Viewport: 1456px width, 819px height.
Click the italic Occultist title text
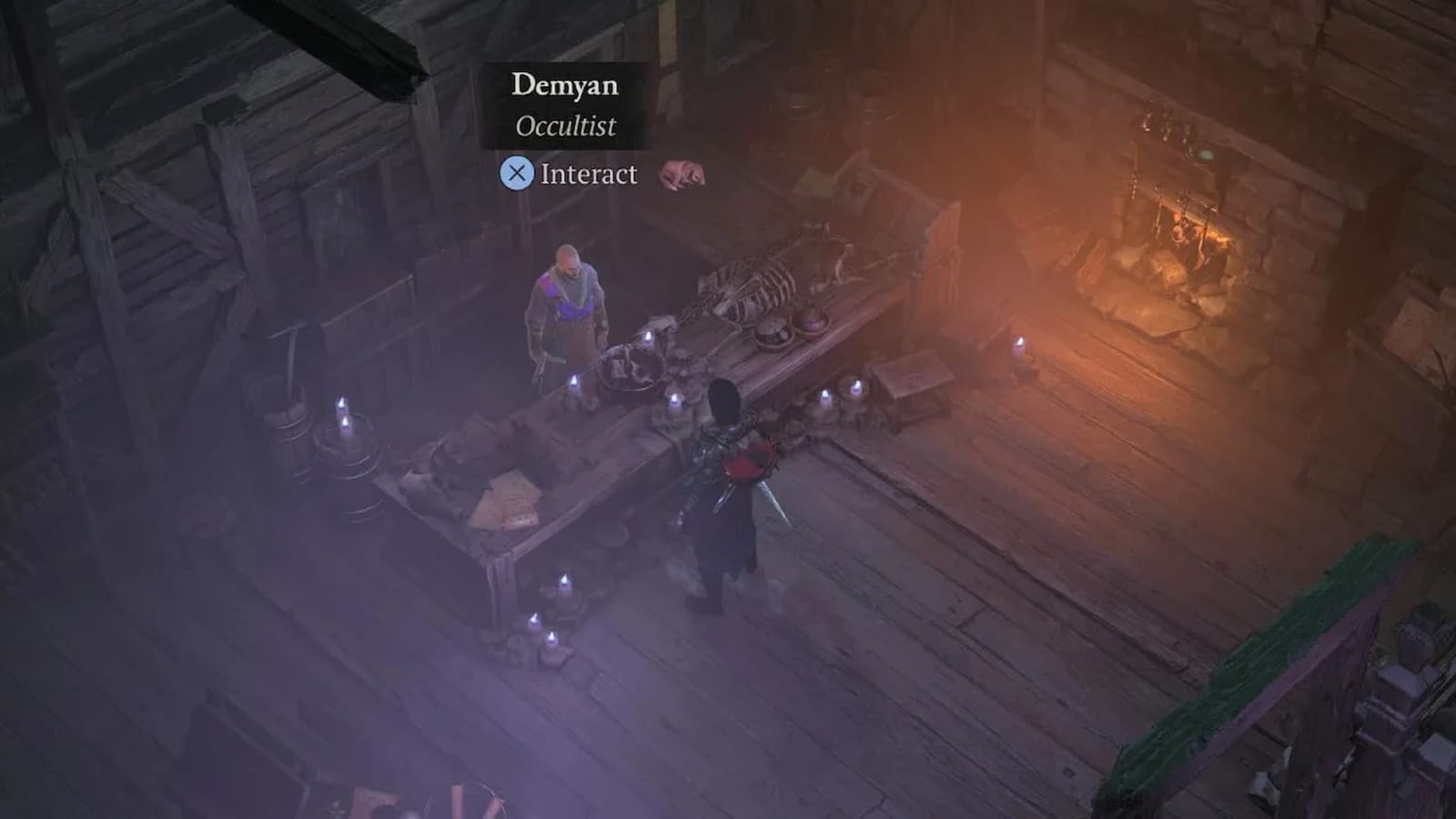pyautogui.click(x=565, y=127)
